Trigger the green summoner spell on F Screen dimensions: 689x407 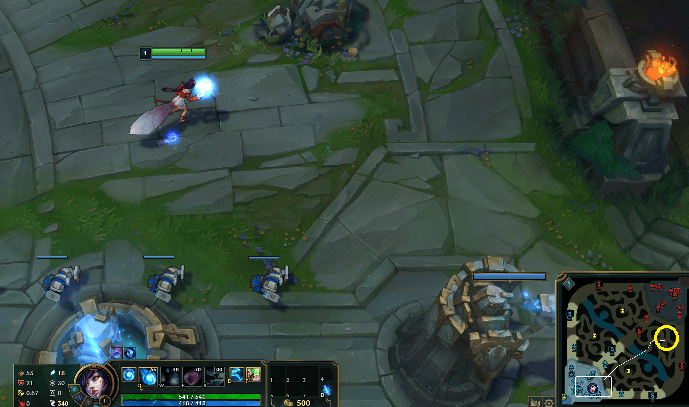pyautogui.click(x=253, y=375)
